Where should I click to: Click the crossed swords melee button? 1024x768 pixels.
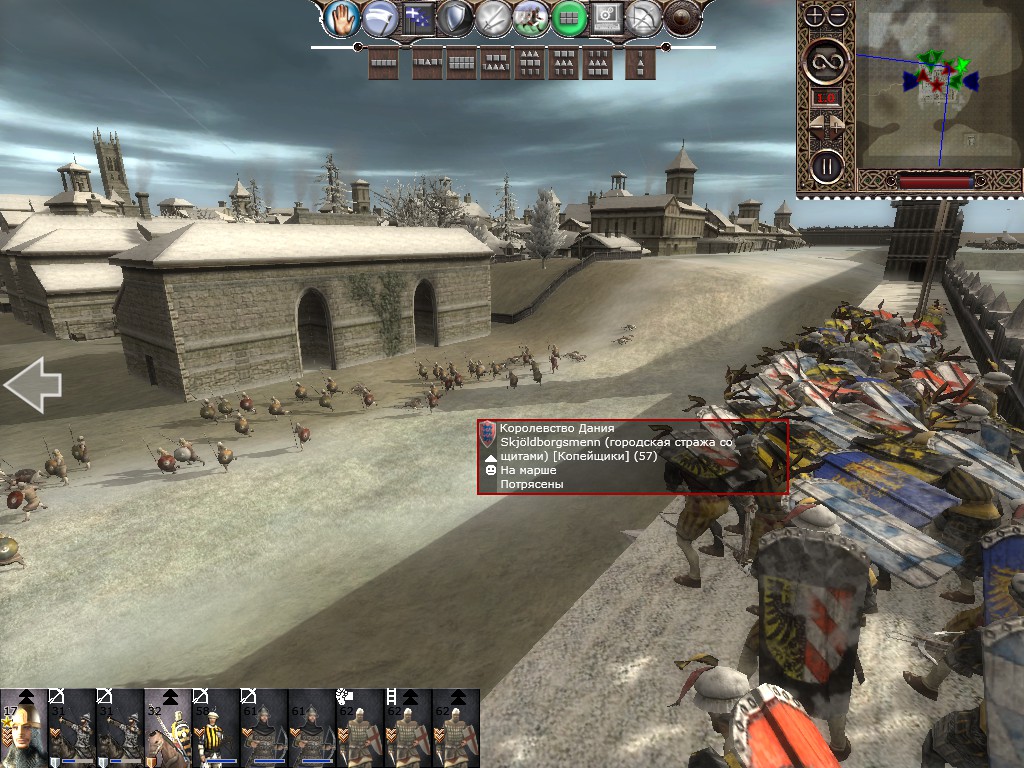pyautogui.click(x=493, y=17)
